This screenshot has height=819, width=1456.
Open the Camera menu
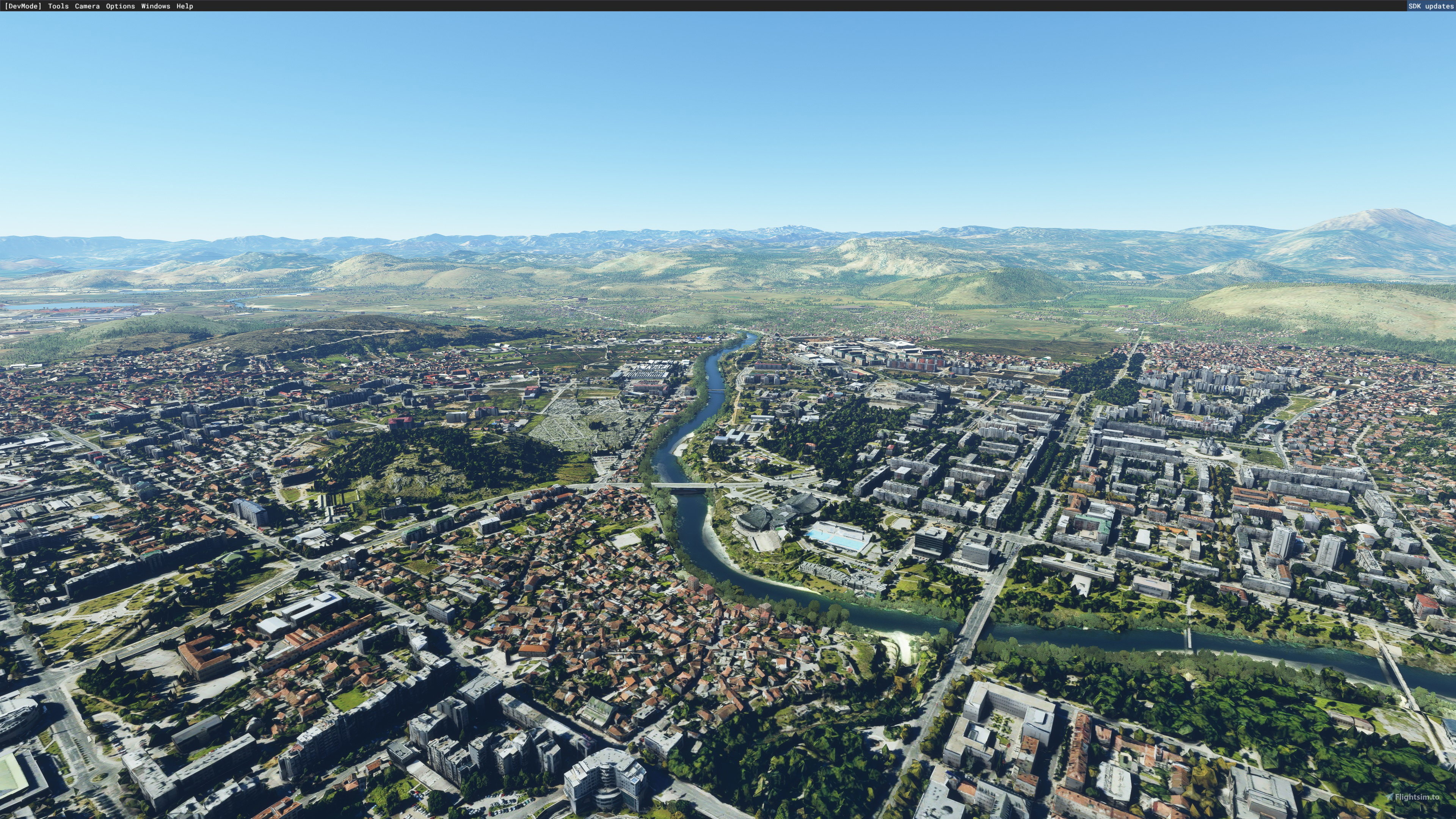(87, 6)
